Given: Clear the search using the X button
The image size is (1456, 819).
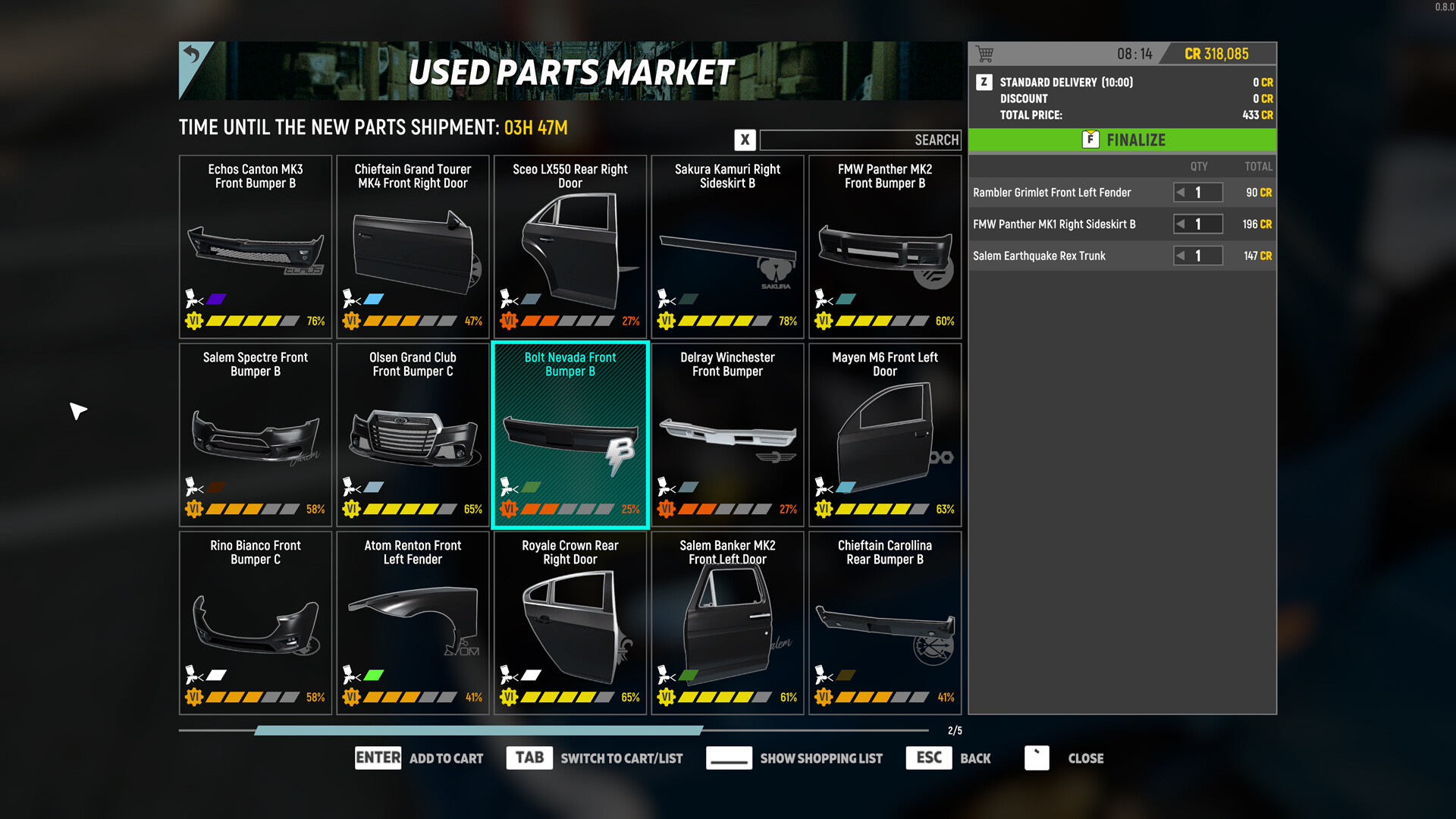Looking at the screenshot, I should tap(745, 140).
